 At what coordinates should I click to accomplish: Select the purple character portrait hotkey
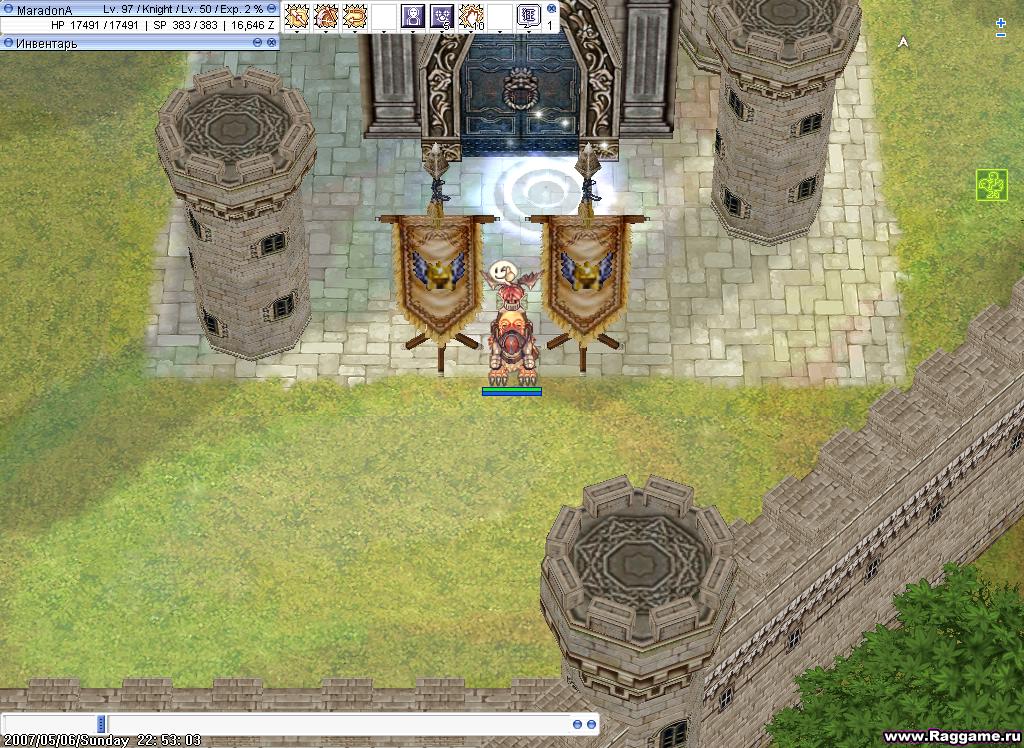(413, 16)
